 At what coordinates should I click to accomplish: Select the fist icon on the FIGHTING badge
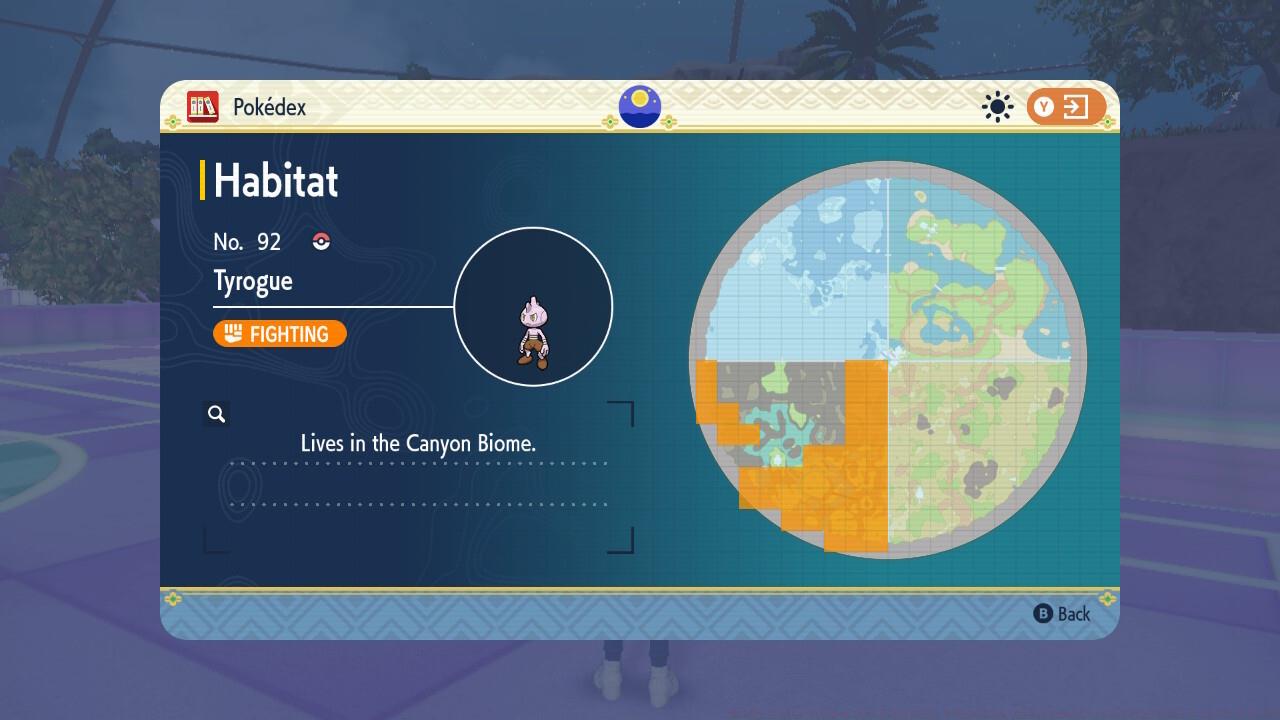pyautogui.click(x=232, y=334)
